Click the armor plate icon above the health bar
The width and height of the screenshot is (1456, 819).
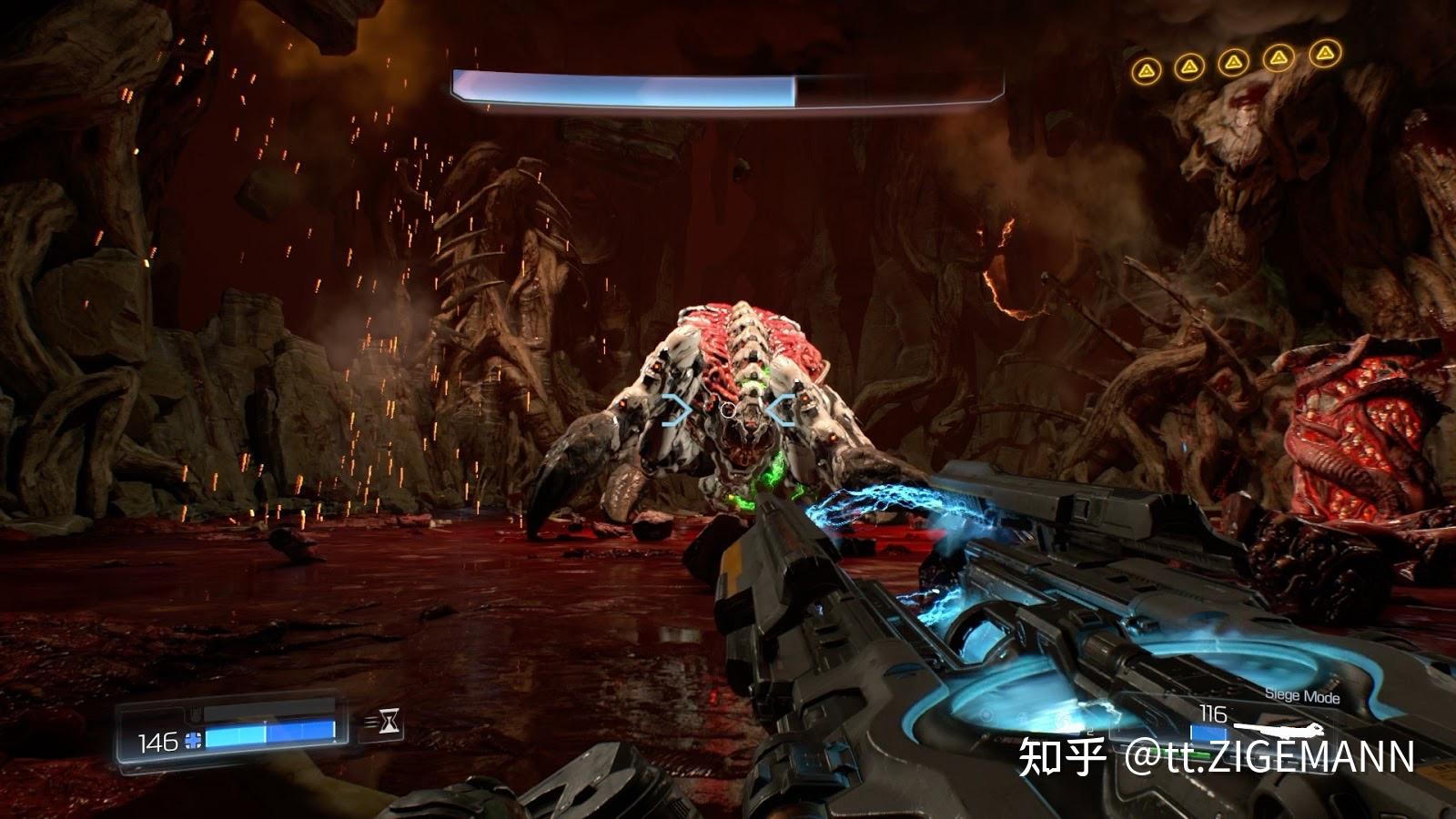196,714
